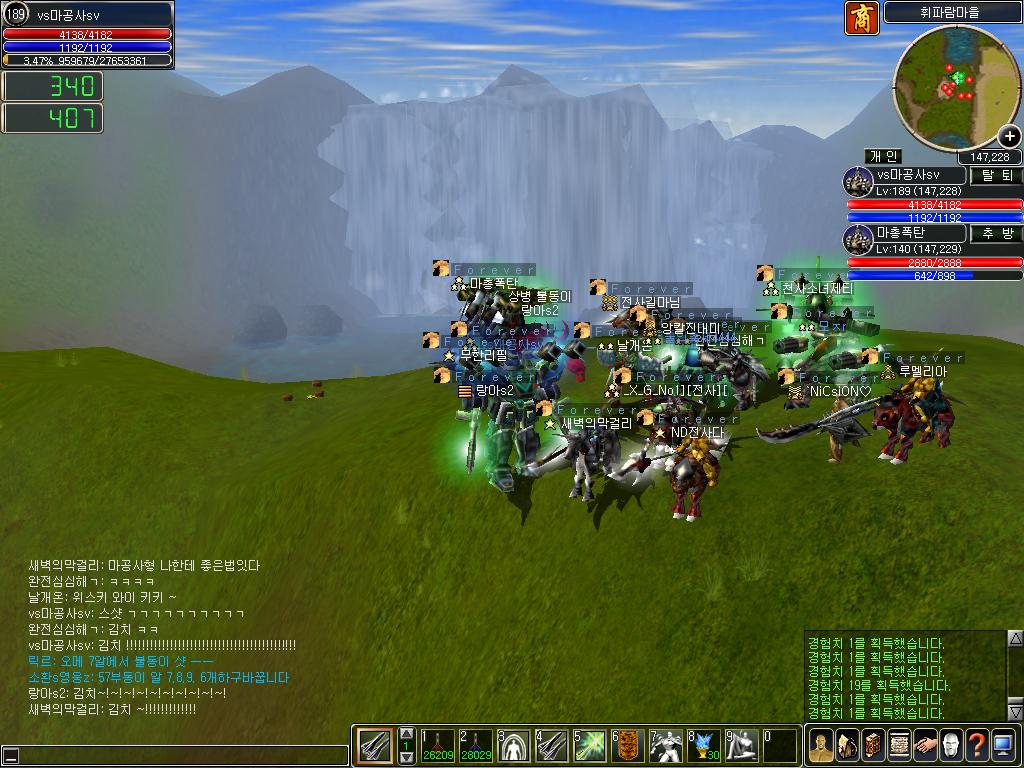This screenshot has height=768, width=1024.
Task: Select the orange shield in slot 6
Action: coord(628,746)
